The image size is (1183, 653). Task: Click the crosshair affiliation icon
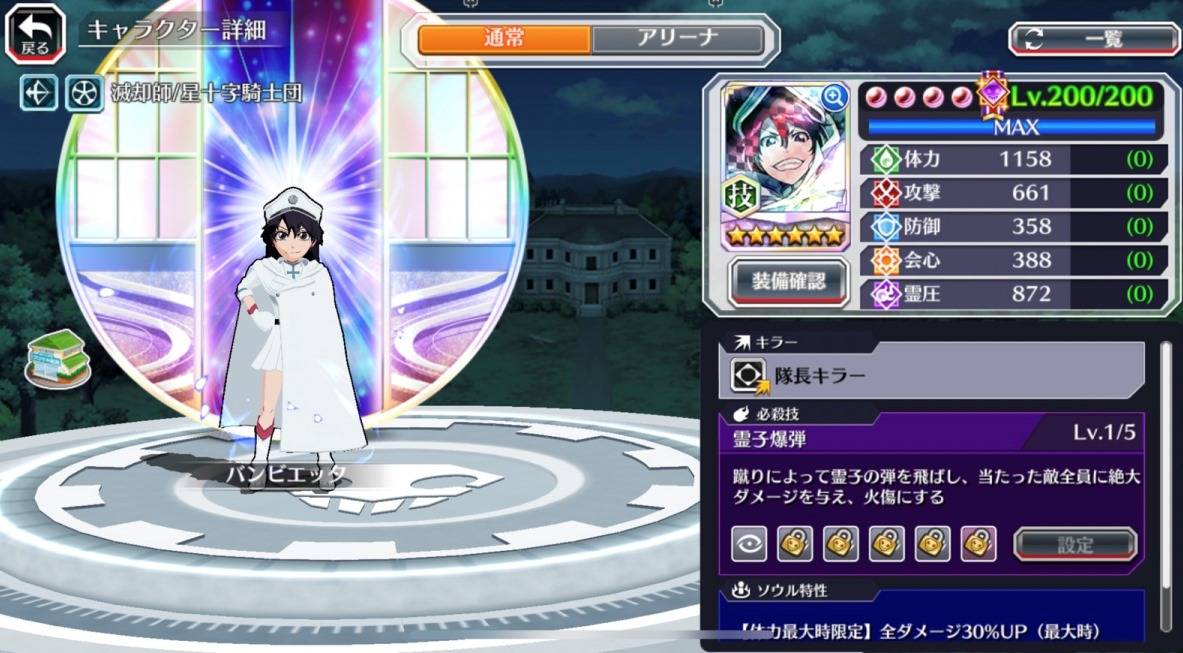[40, 93]
